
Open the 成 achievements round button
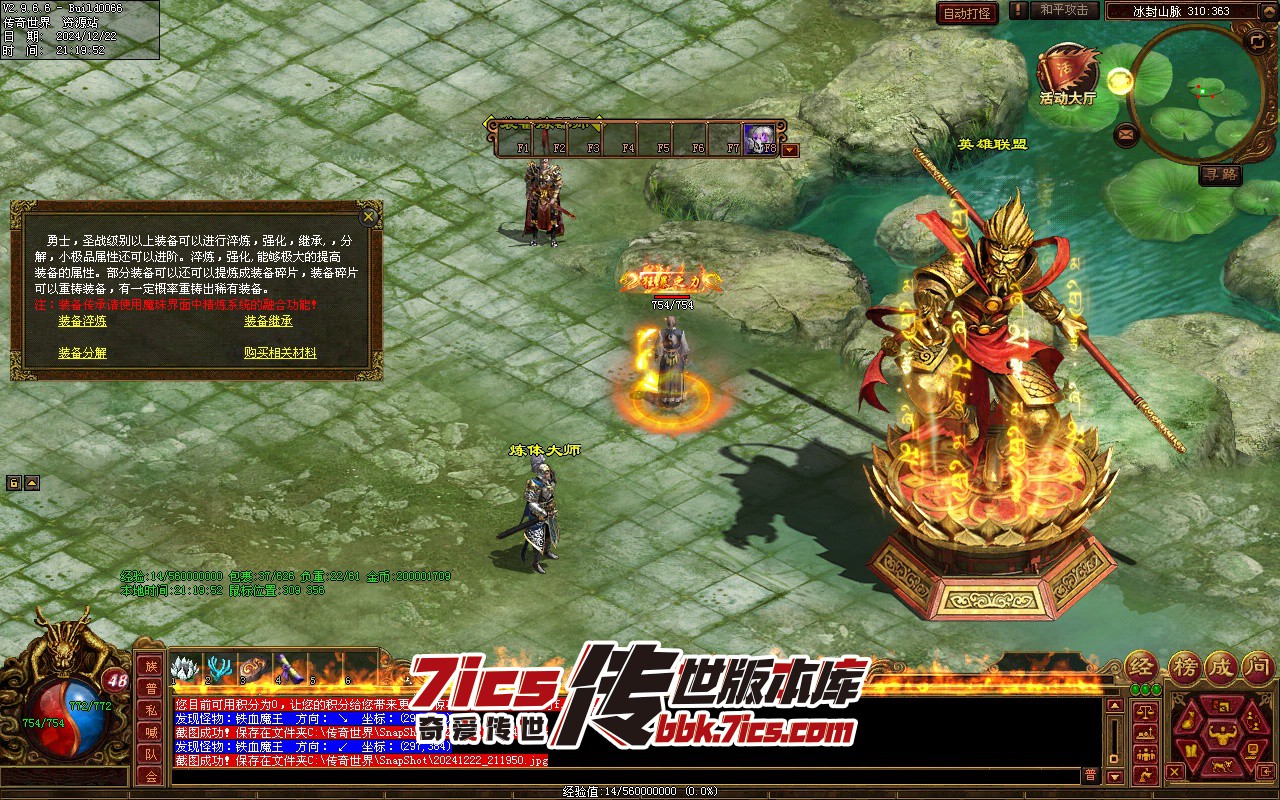pos(1221,667)
